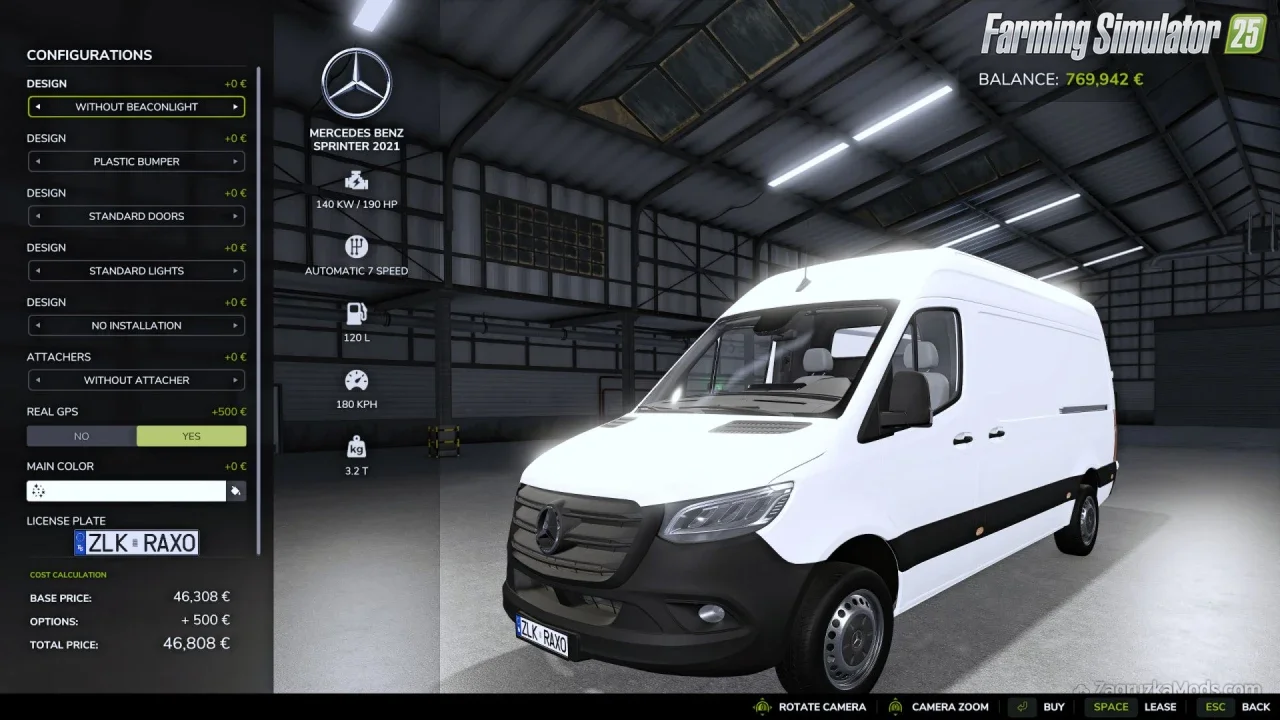
Task: Open the main color white swatch
Action: click(126, 491)
